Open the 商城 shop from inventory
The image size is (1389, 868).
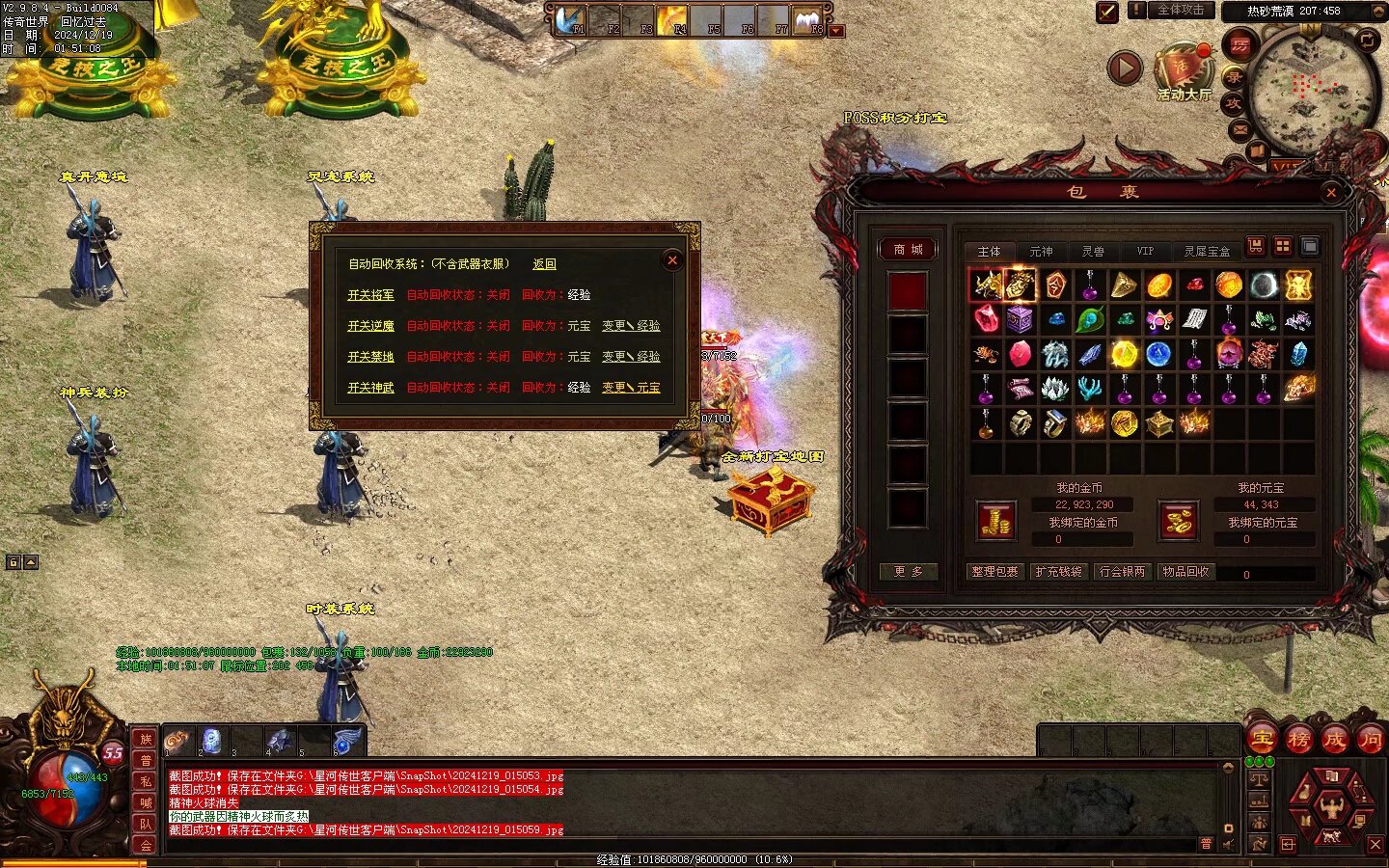[908, 250]
